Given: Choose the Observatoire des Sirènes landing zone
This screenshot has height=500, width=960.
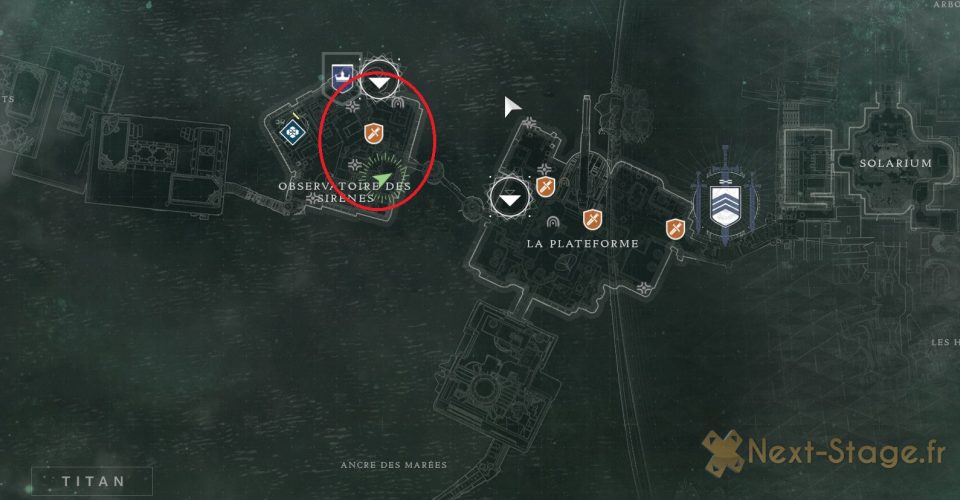Looking at the screenshot, I should click(x=378, y=80).
